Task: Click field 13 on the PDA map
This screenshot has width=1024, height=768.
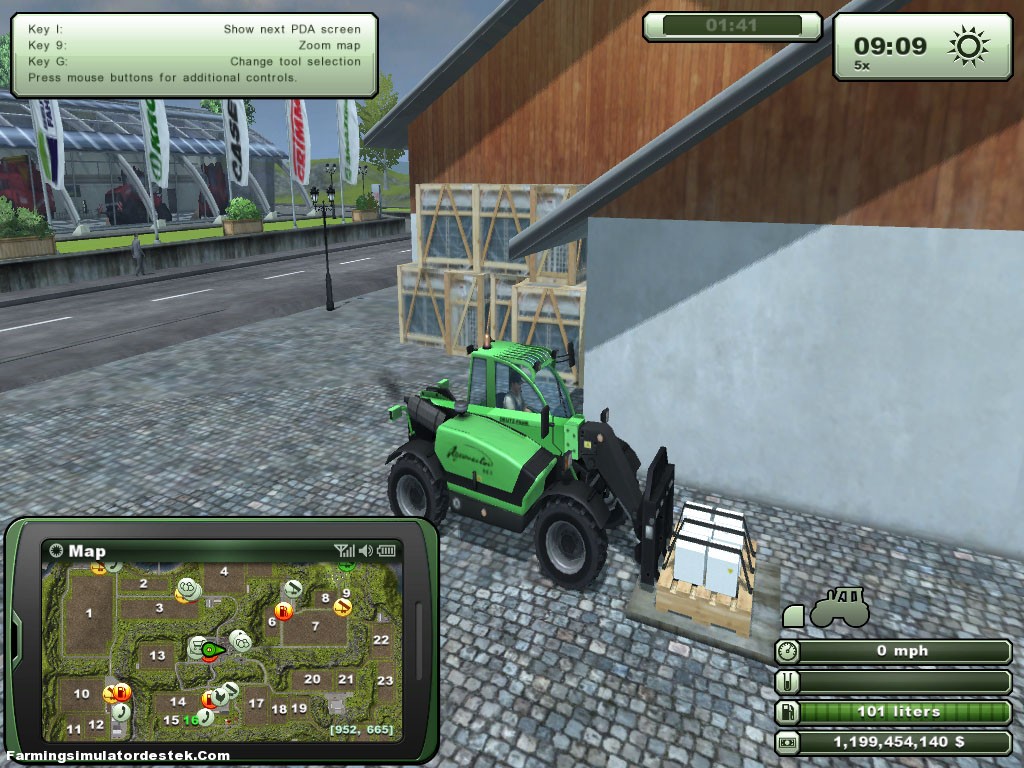Action: [156, 656]
